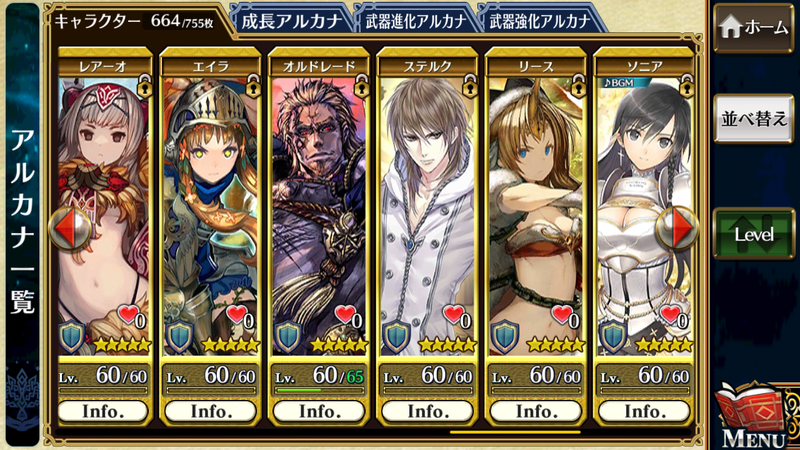Show Info for ステルク
The height and width of the screenshot is (450, 800).
pos(426,410)
